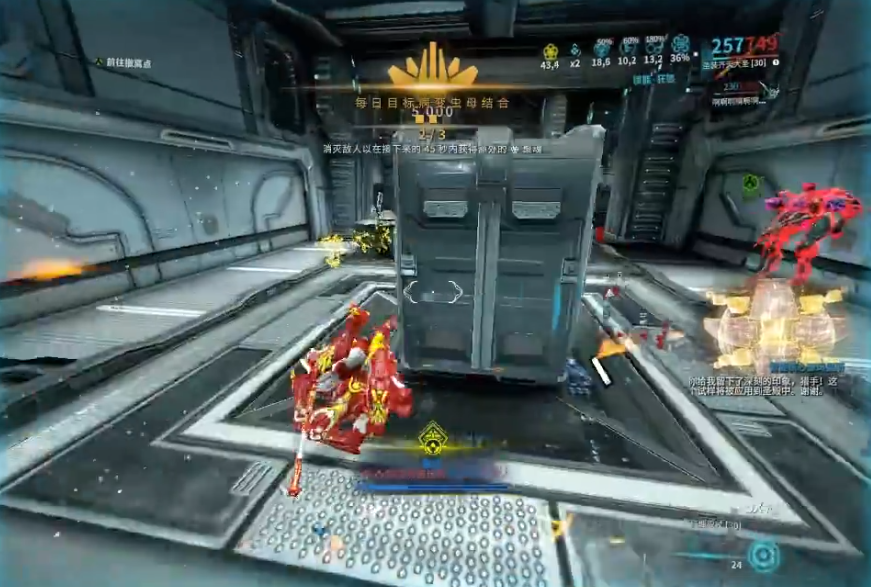Select the buff icon showing 18.6

coord(602,50)
